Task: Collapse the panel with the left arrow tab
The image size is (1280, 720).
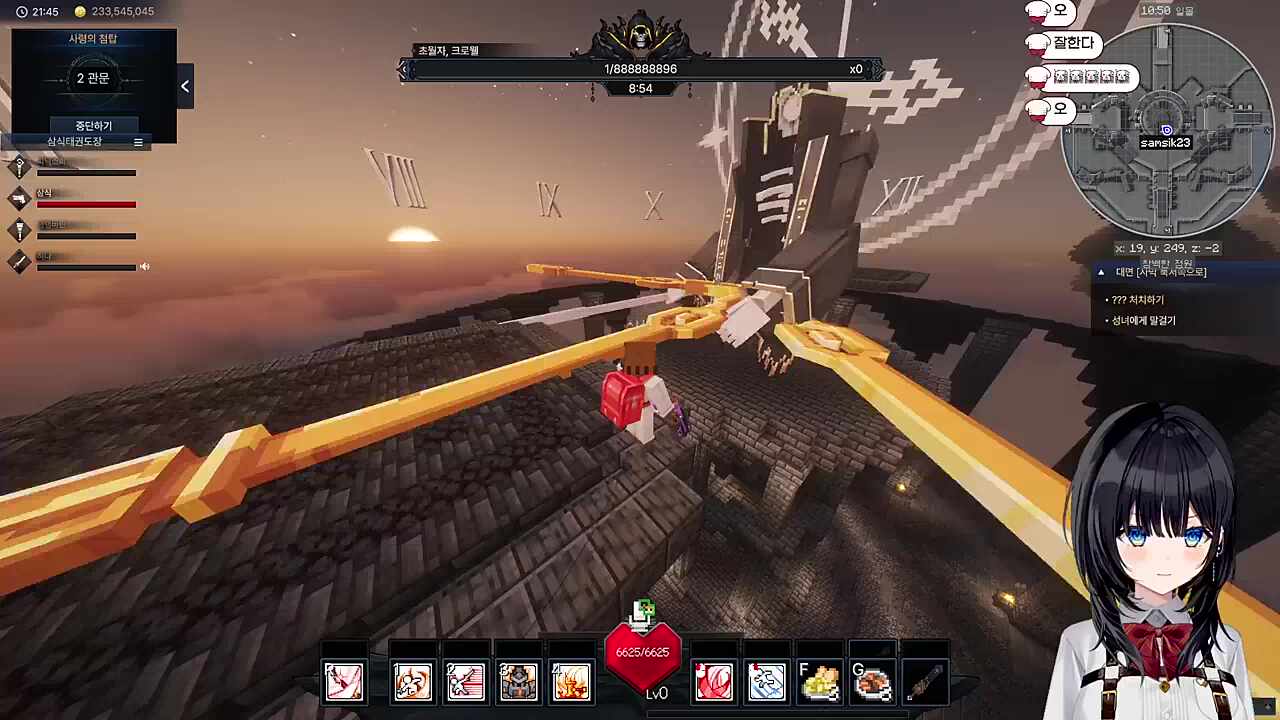Action: (185, 87)
